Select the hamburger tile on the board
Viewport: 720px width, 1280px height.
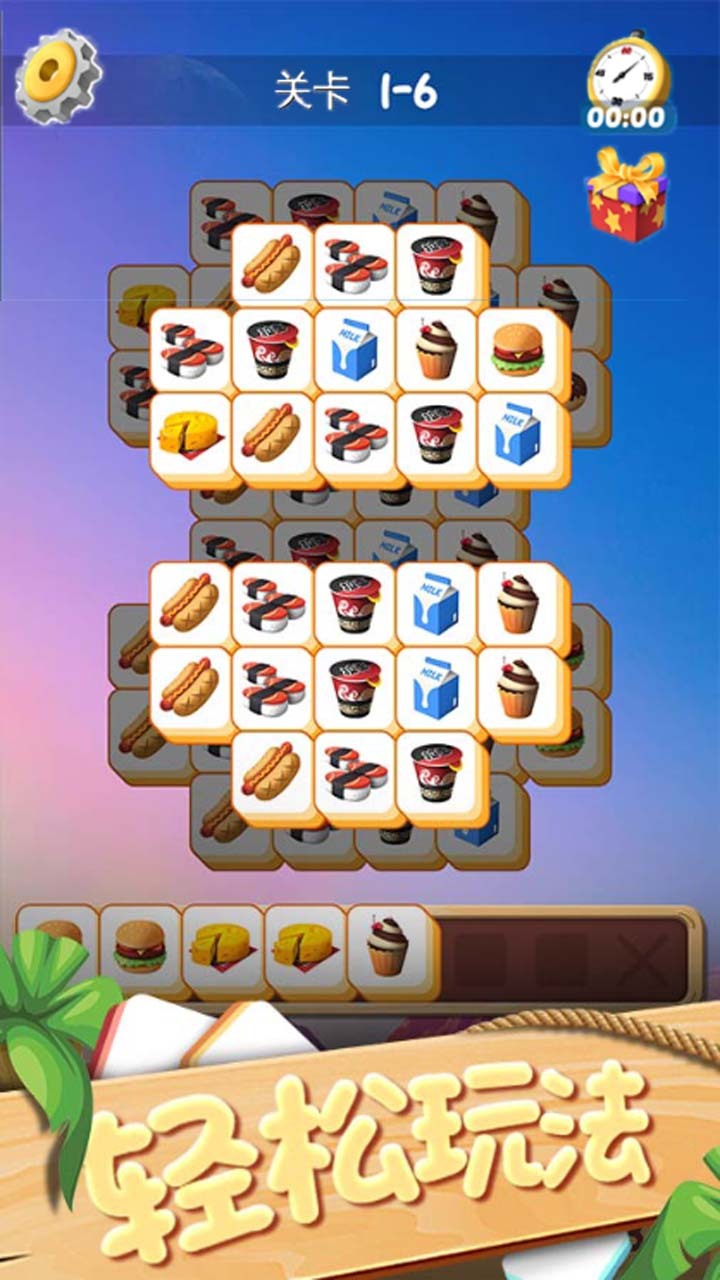click(518, 350)
